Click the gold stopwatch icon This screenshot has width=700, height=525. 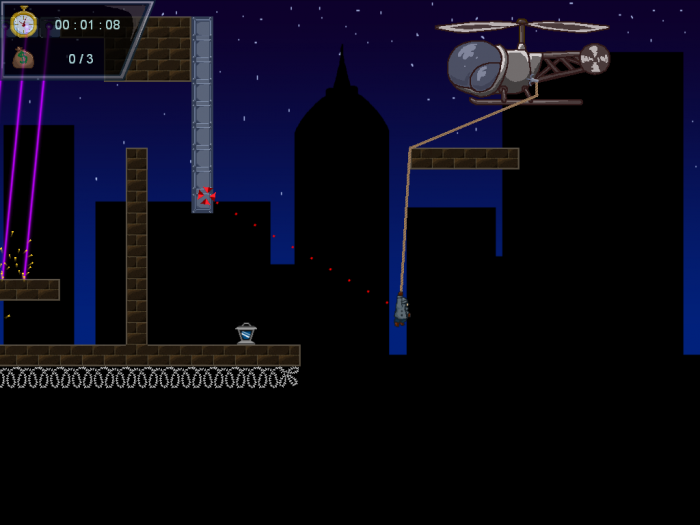23,23
